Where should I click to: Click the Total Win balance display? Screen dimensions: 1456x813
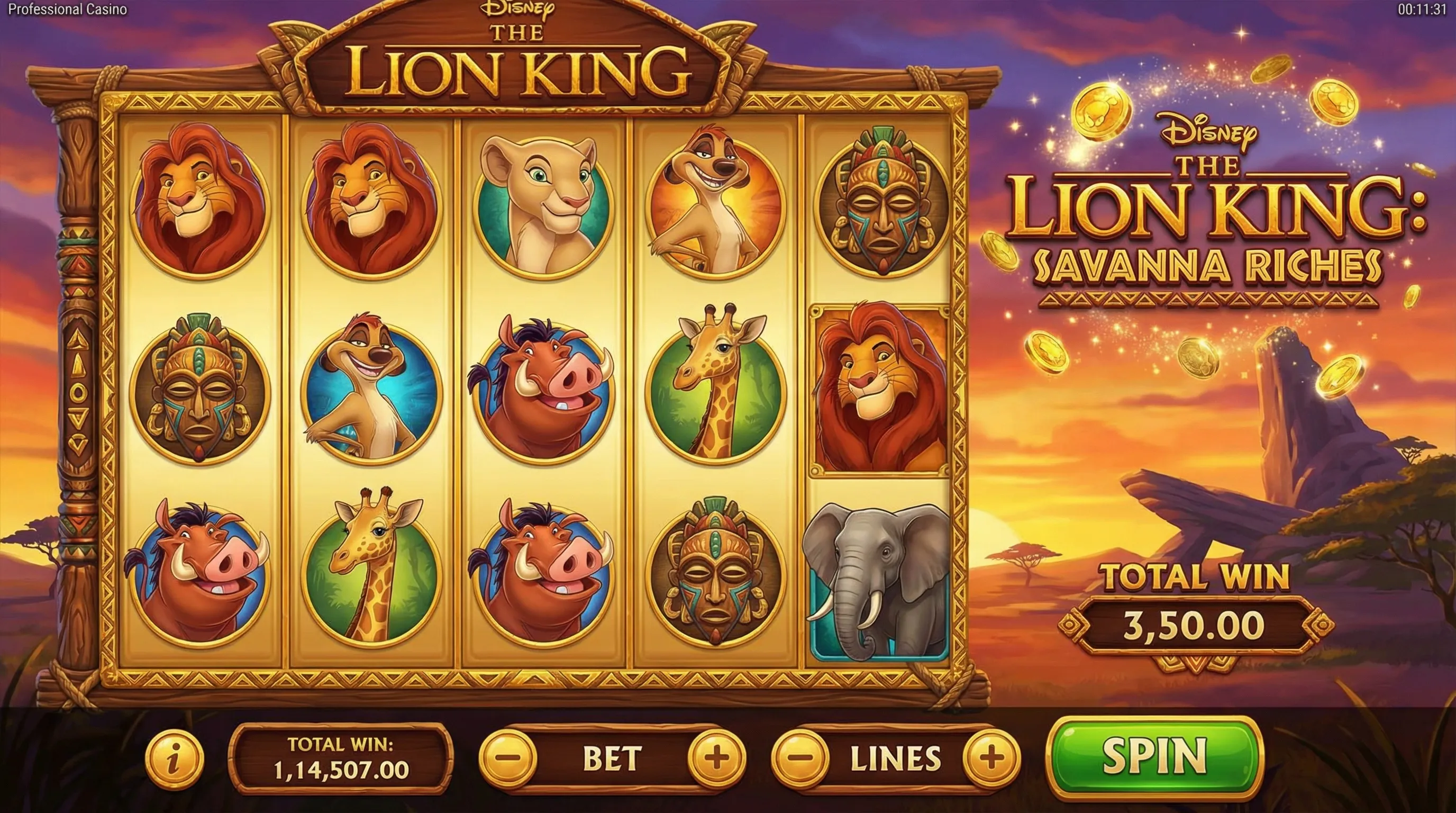click(x=339, y=761)
